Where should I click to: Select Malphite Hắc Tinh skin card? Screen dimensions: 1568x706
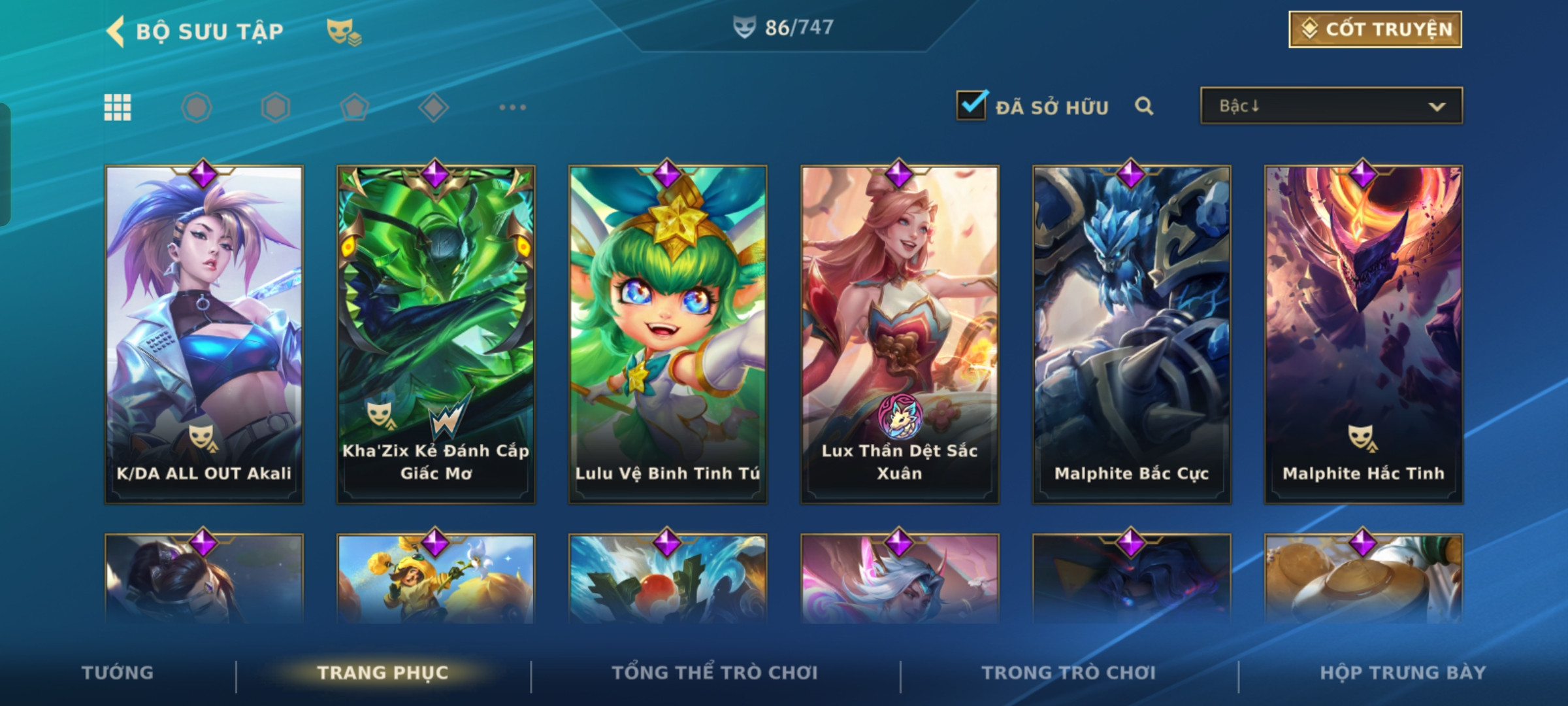point(1364,333)
